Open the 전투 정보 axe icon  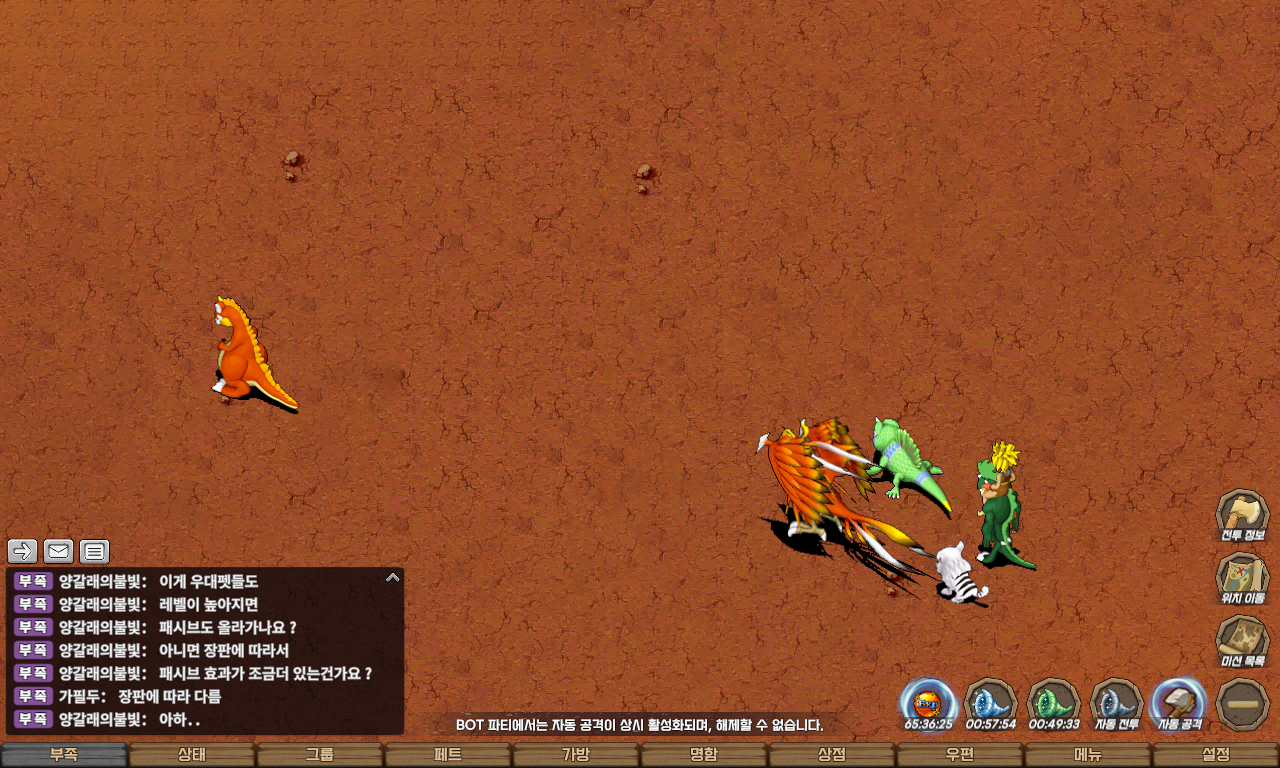click(x=1242, y=515)
